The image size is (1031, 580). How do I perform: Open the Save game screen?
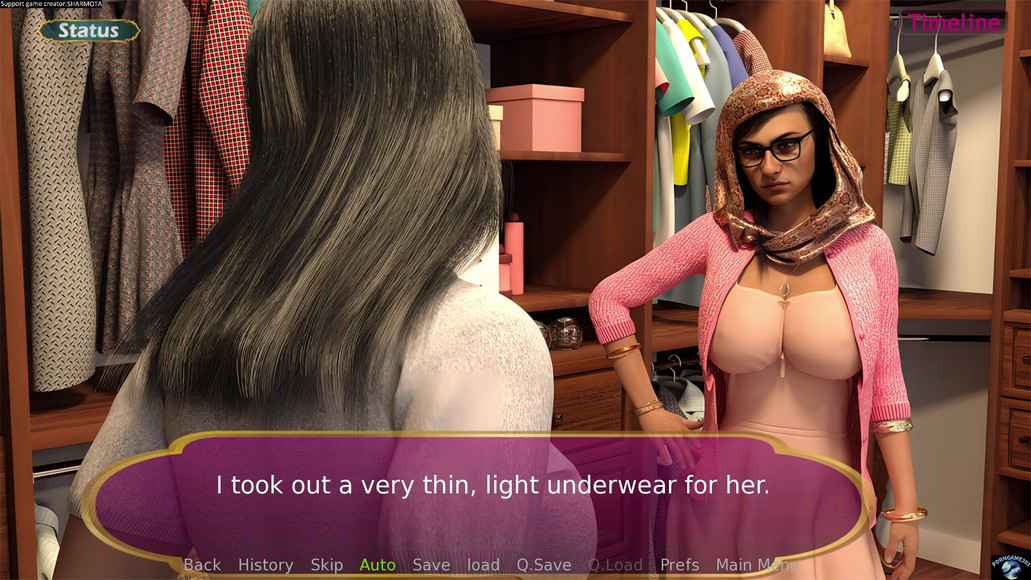(431, 565)
